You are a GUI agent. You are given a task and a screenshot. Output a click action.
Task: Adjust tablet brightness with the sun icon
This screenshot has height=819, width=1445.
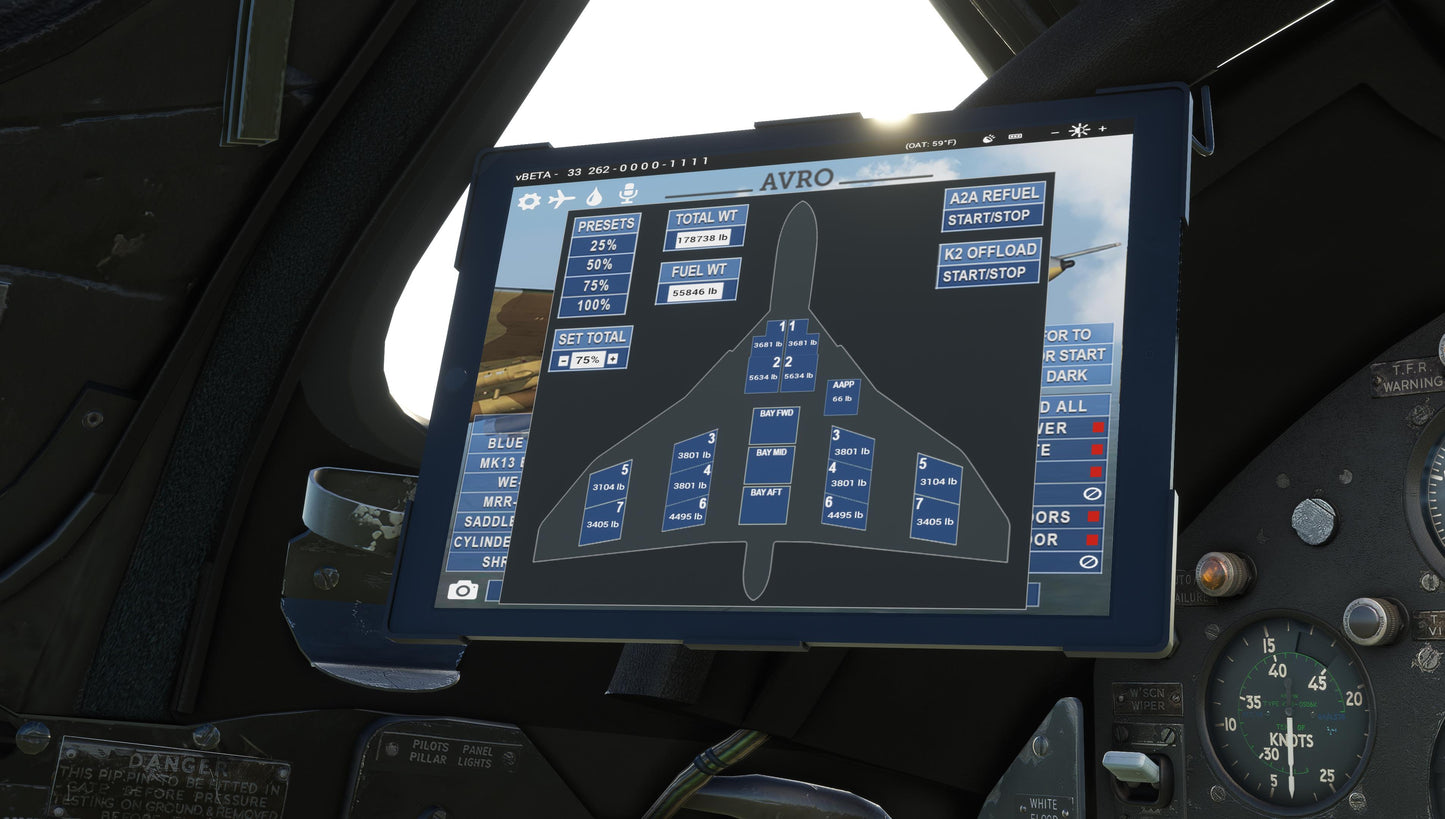(x=1079, y=130)
